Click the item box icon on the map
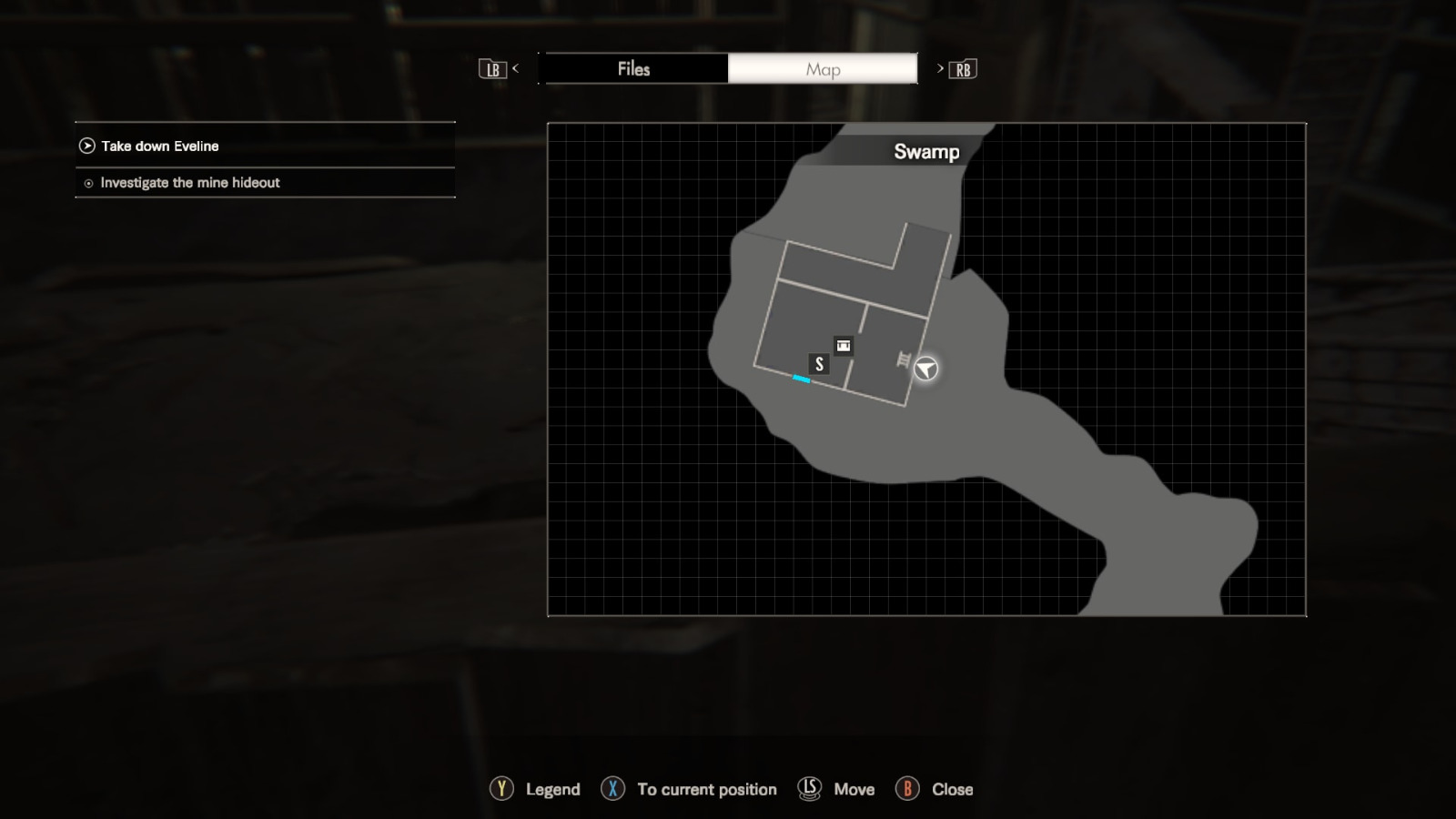This screenshot has height=819, width=1456. (842, 346)
